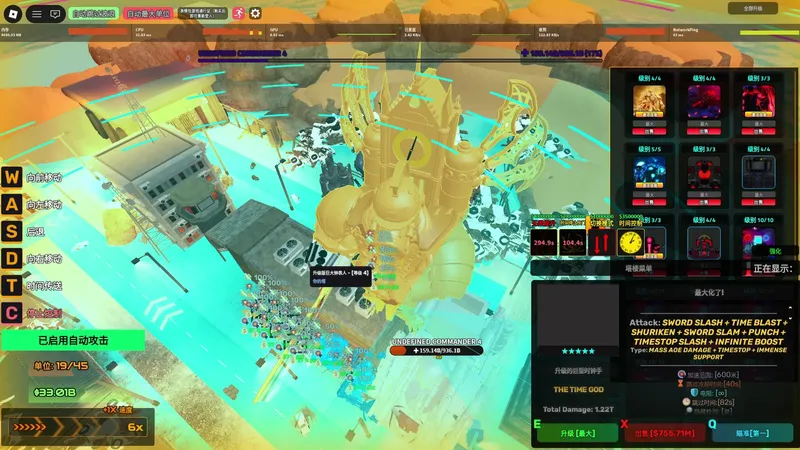This screenshot has width=800, height=450.
Task: Click the green 升级 [最大] upgrade button
Action: point(580,434)
